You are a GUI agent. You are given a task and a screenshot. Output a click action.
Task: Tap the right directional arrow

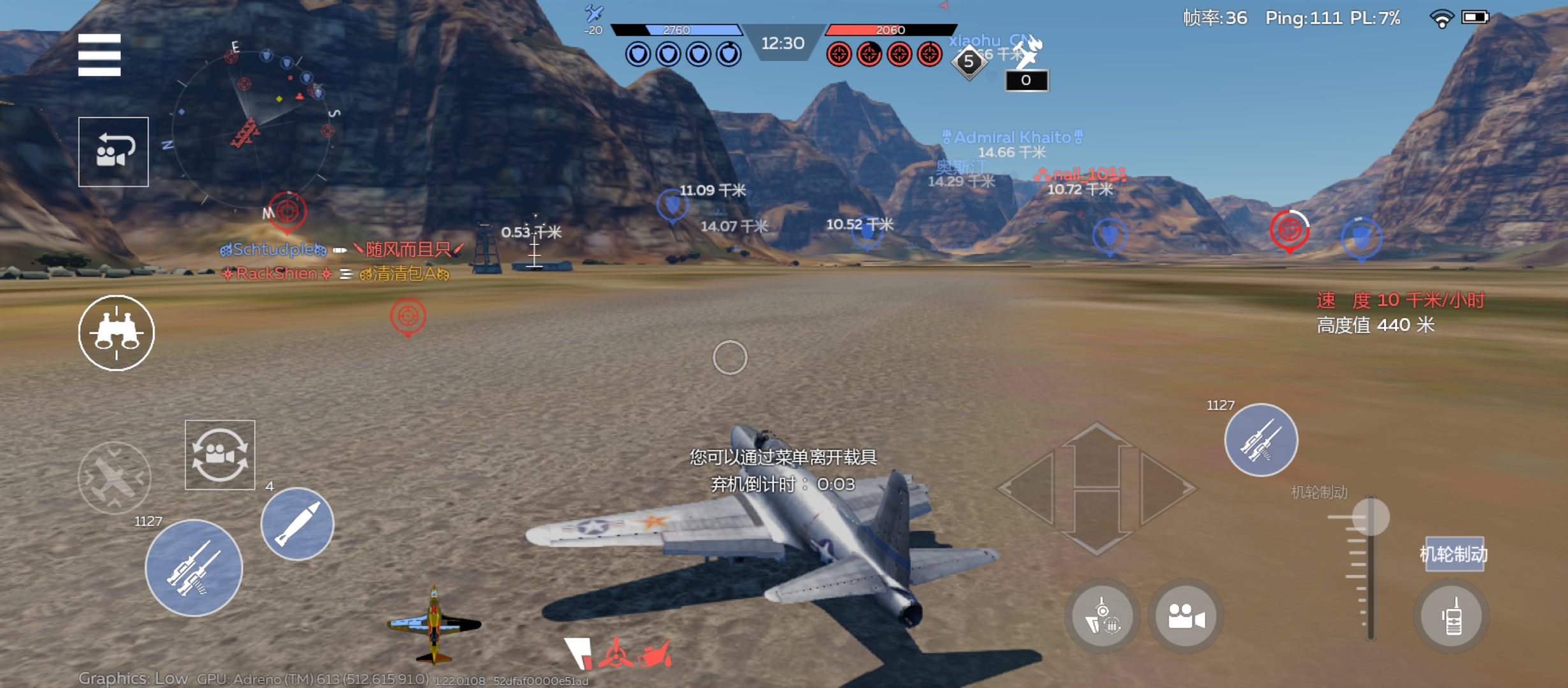tap(1166, 489)
